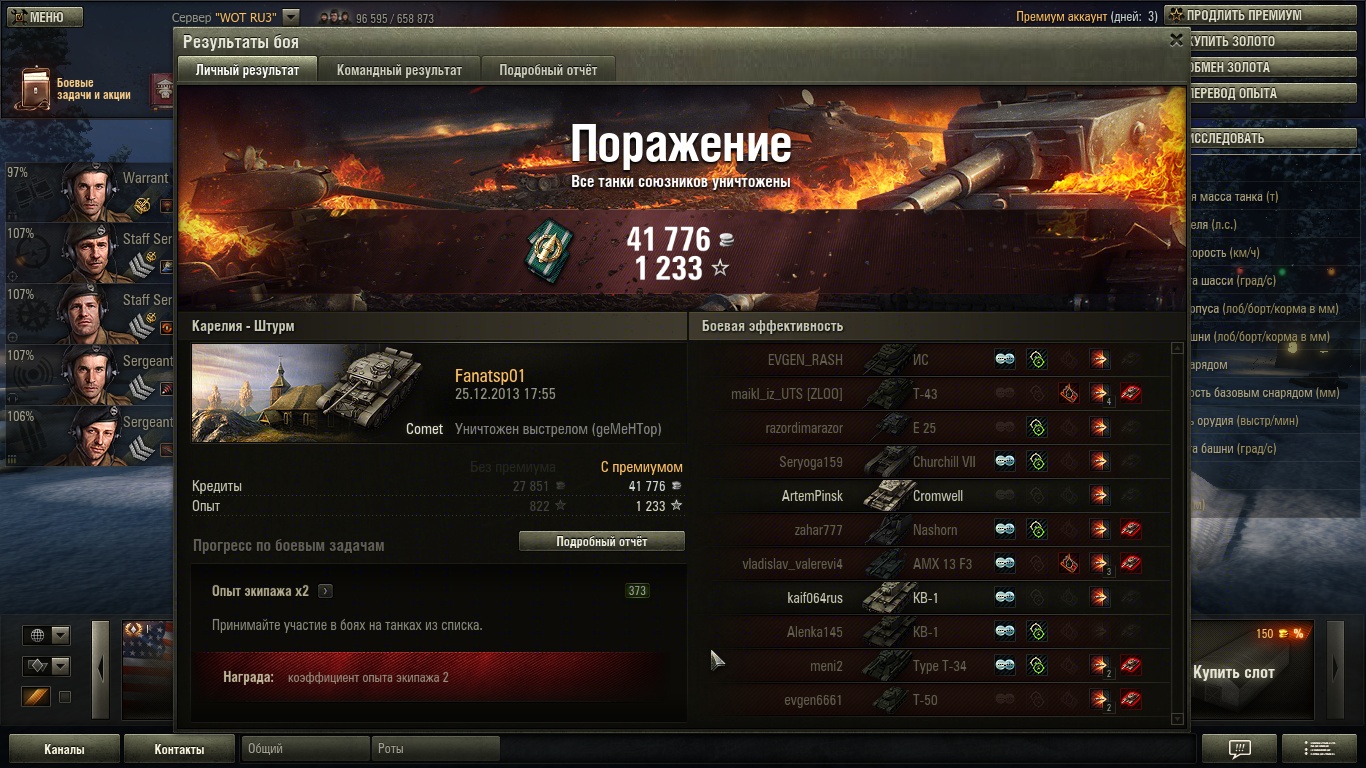1366x768 pixels.
Task: Open the WOT RU3 server dropdown
Action: 291,17
